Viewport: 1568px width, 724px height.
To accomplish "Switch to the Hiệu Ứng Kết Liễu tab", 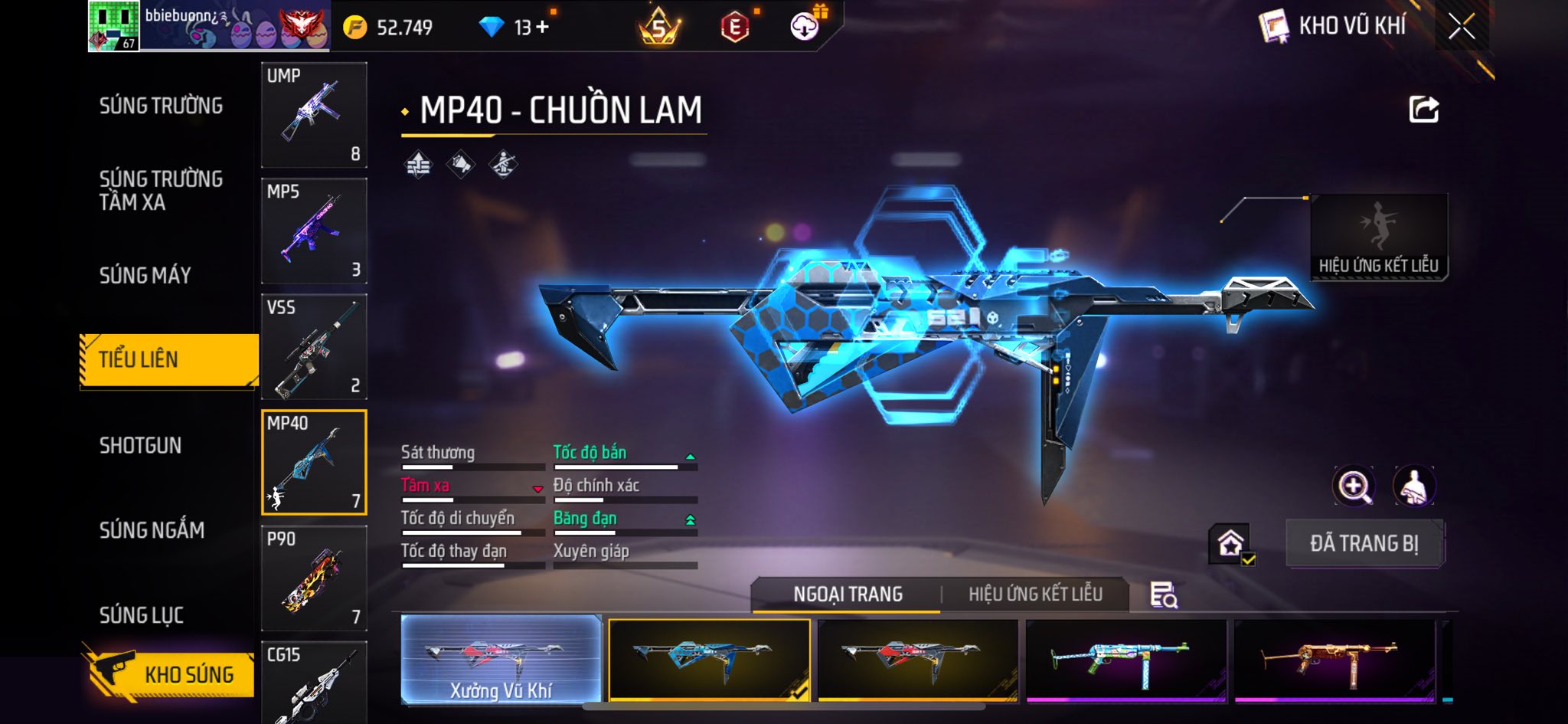I will [x=1035, y=594].
